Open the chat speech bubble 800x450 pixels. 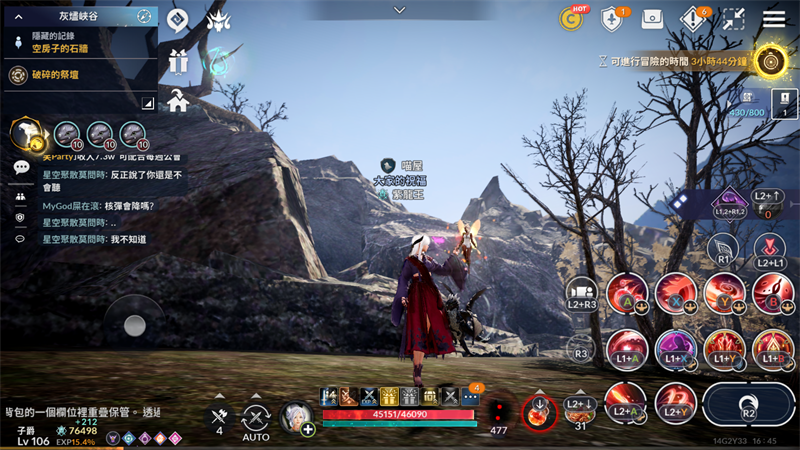(21, 167)
